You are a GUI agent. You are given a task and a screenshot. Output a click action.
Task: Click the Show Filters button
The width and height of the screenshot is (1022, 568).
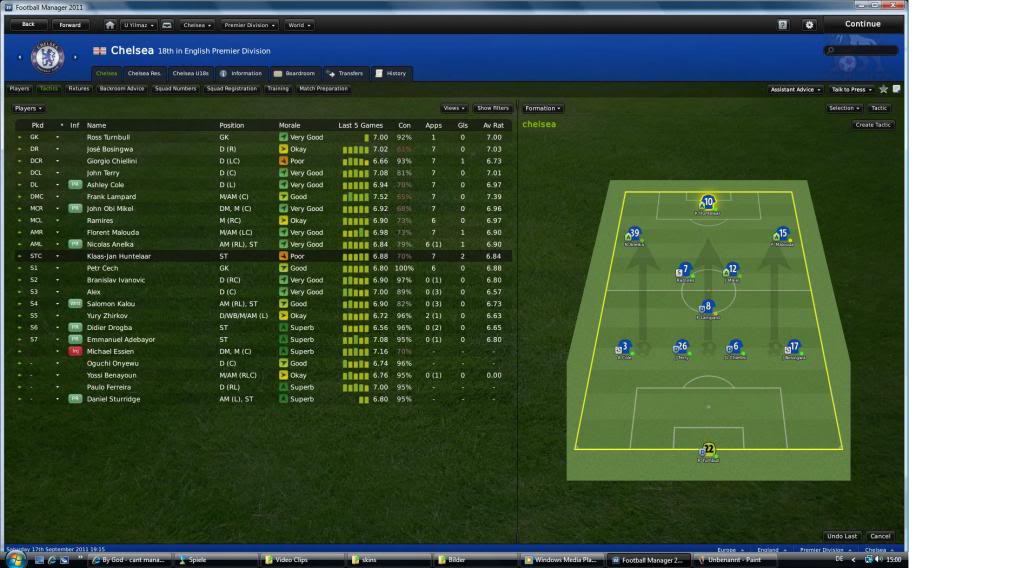492,108
